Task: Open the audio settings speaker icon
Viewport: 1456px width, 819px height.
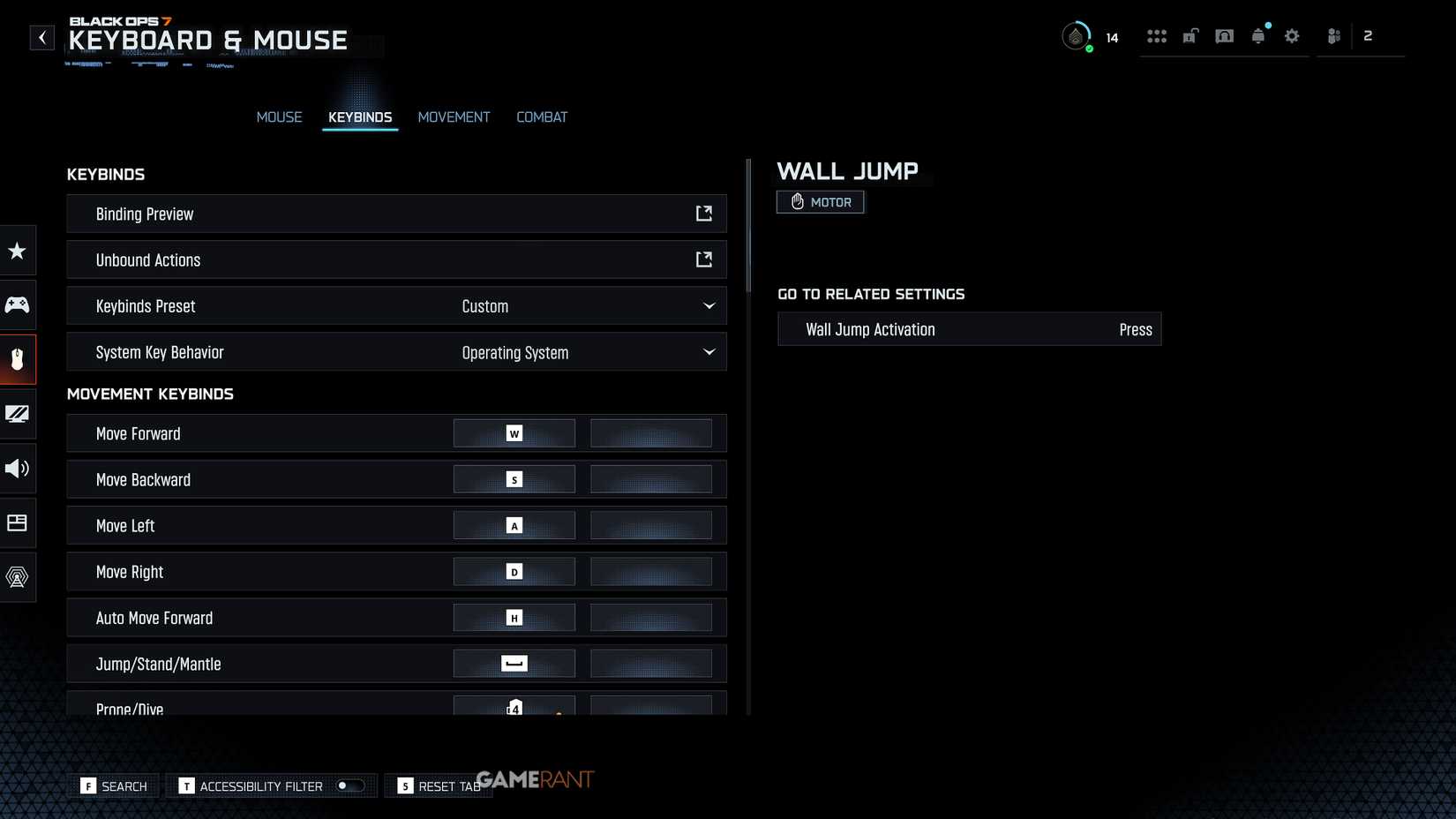Action: click(18, 469)
